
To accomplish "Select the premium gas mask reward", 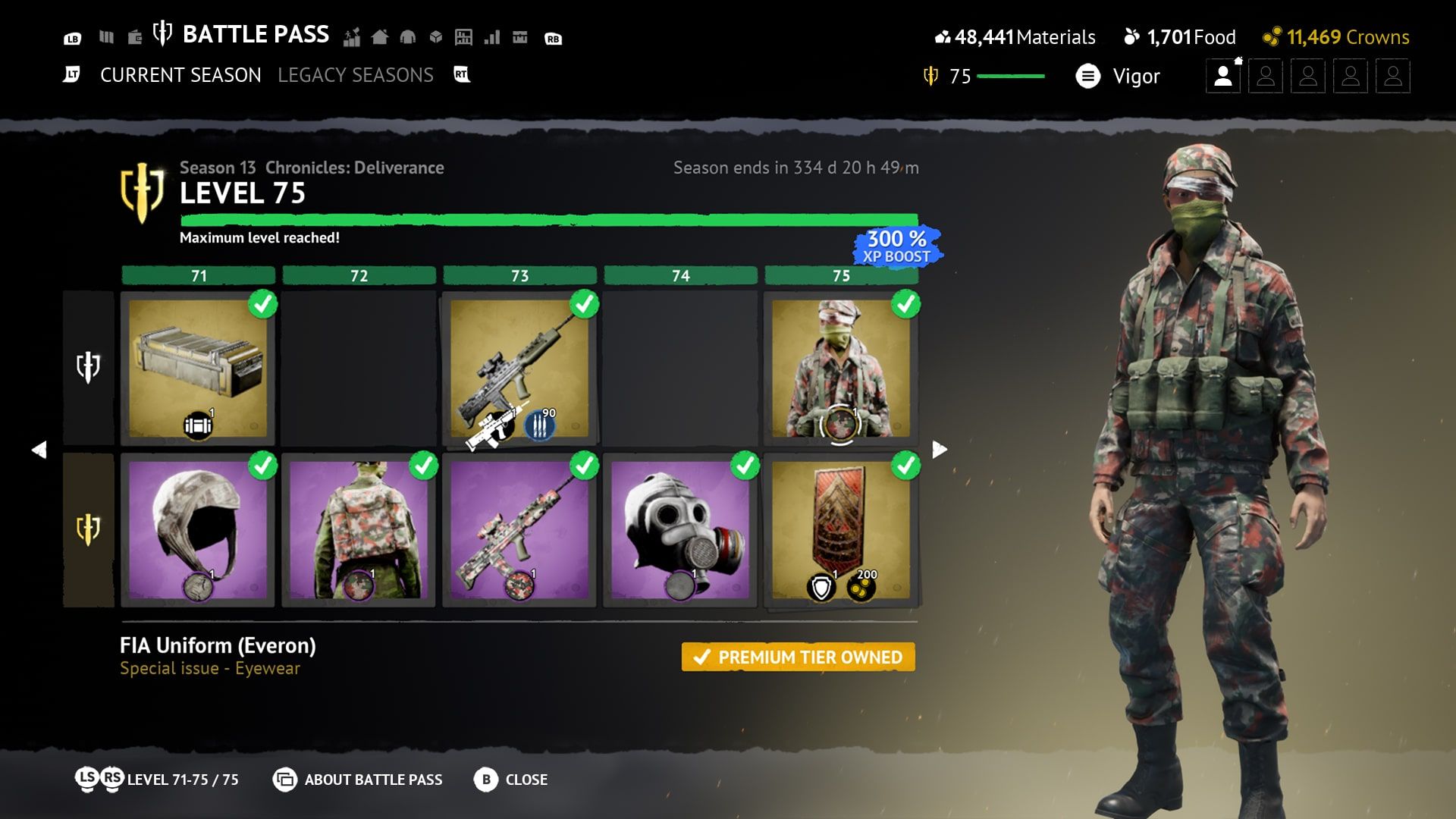I will tap(680, 530).
